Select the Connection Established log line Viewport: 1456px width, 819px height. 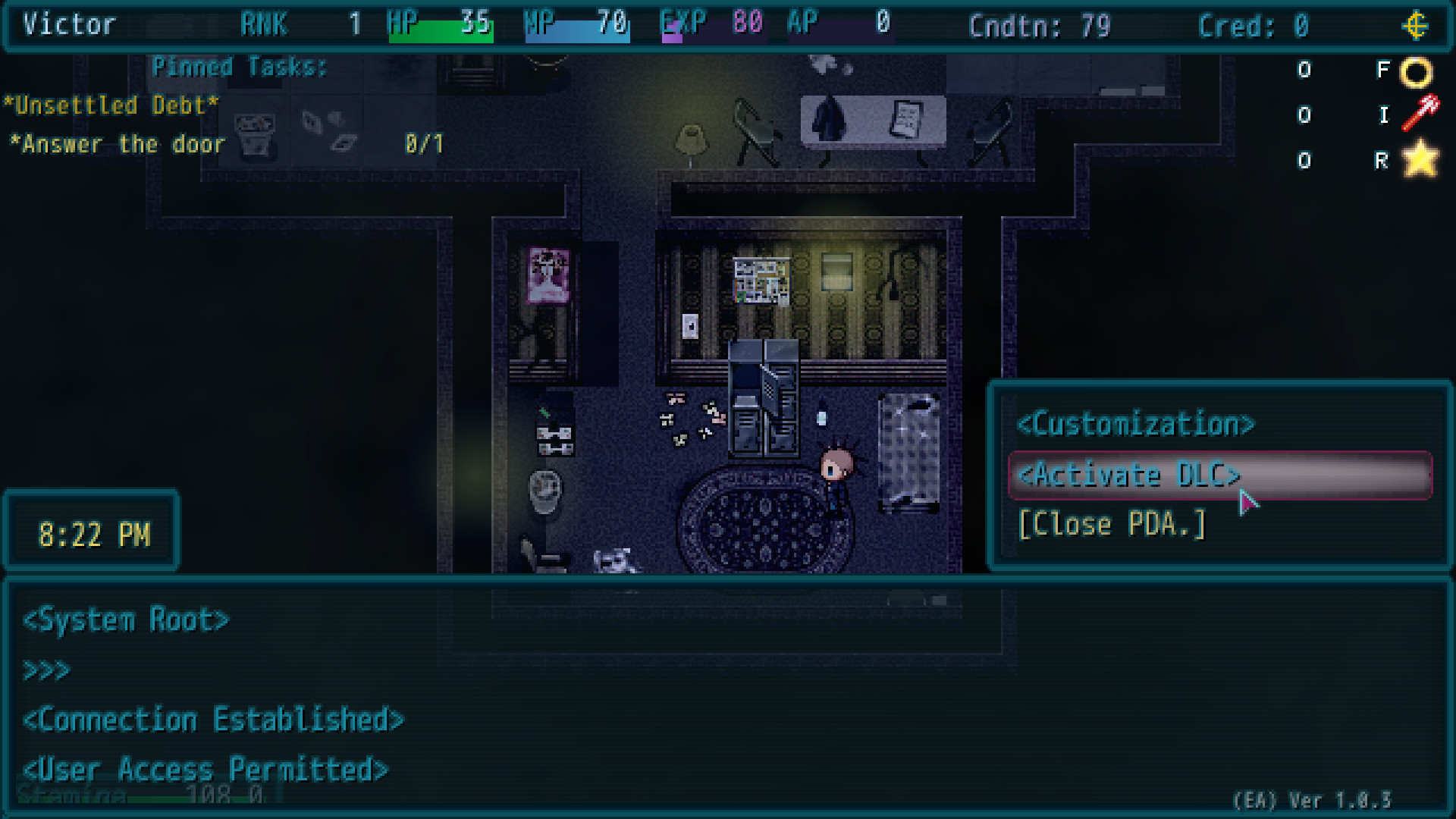(213, 720)
